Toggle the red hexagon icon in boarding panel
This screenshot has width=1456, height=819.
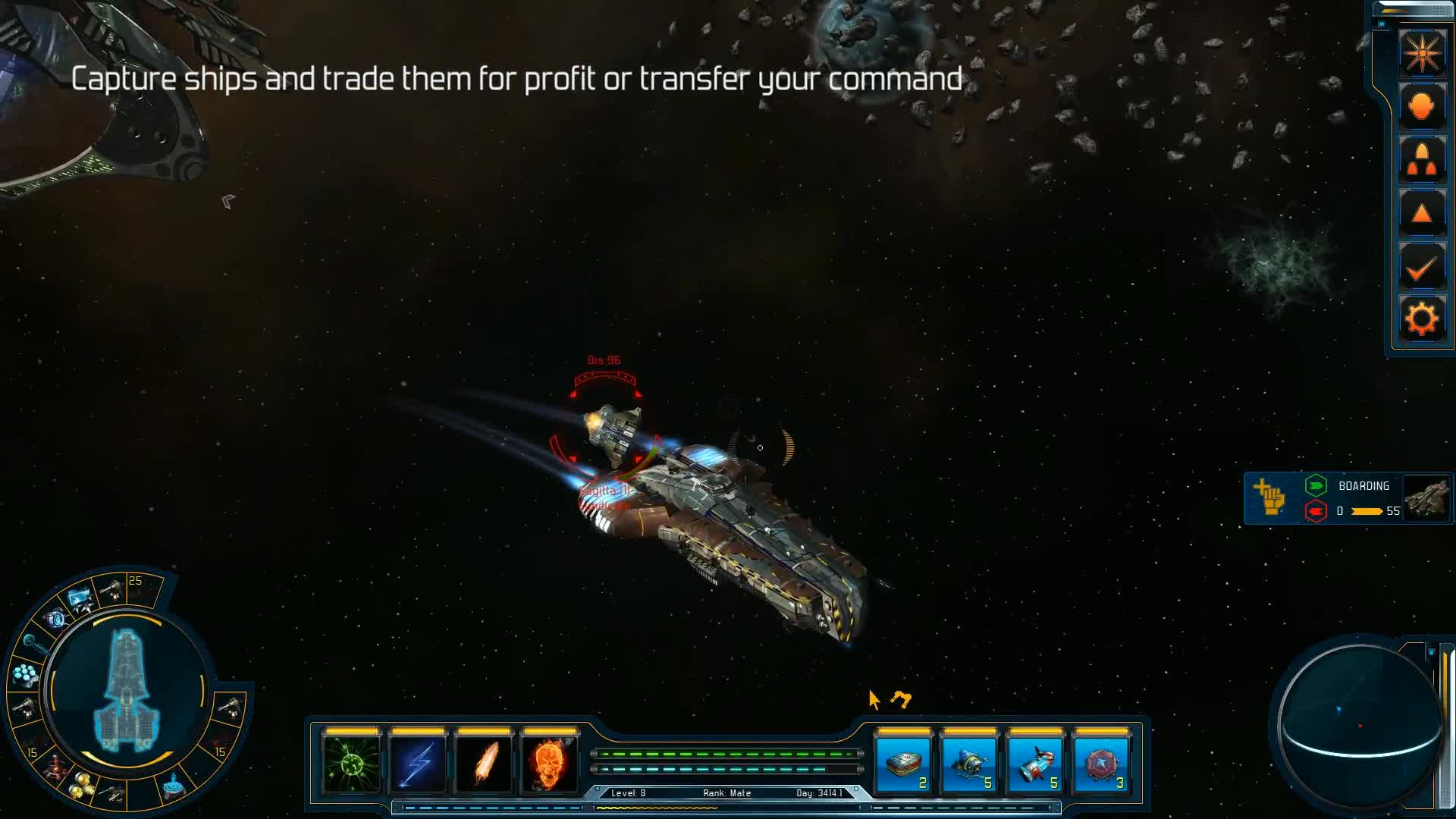(1316, 511)
